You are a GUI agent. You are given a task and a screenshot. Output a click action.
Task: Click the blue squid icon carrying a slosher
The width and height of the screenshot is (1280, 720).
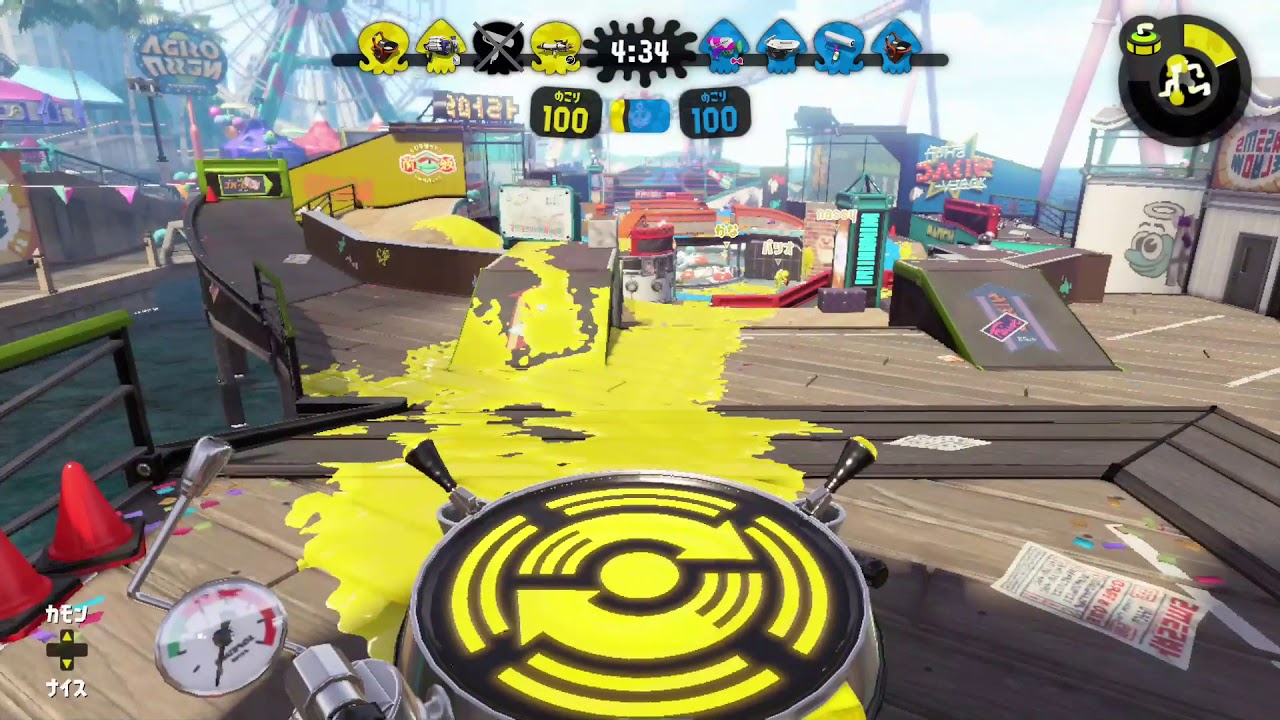click(x=893, y=46)
